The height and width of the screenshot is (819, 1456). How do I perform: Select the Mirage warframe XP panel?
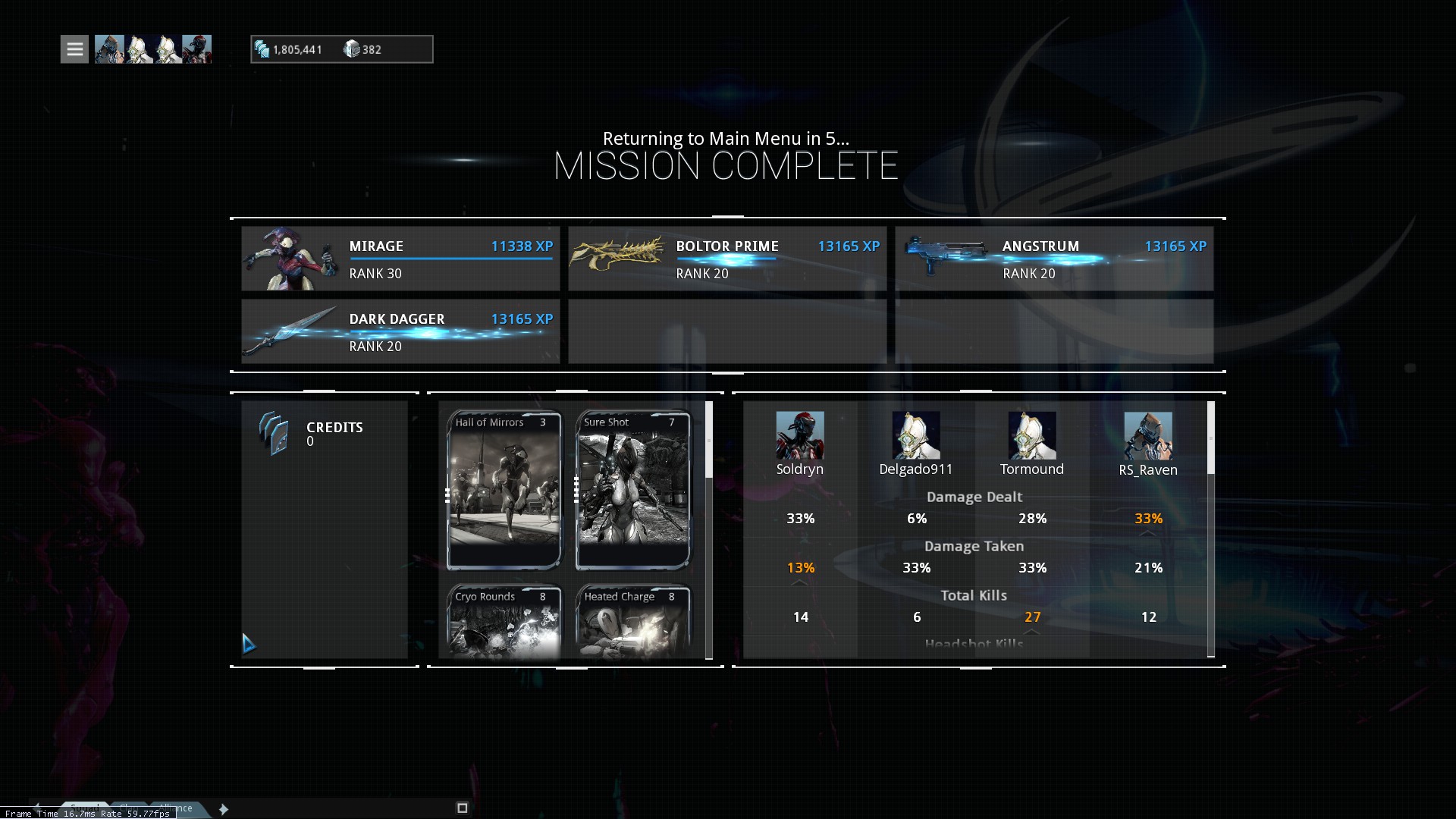coord(400,259)
